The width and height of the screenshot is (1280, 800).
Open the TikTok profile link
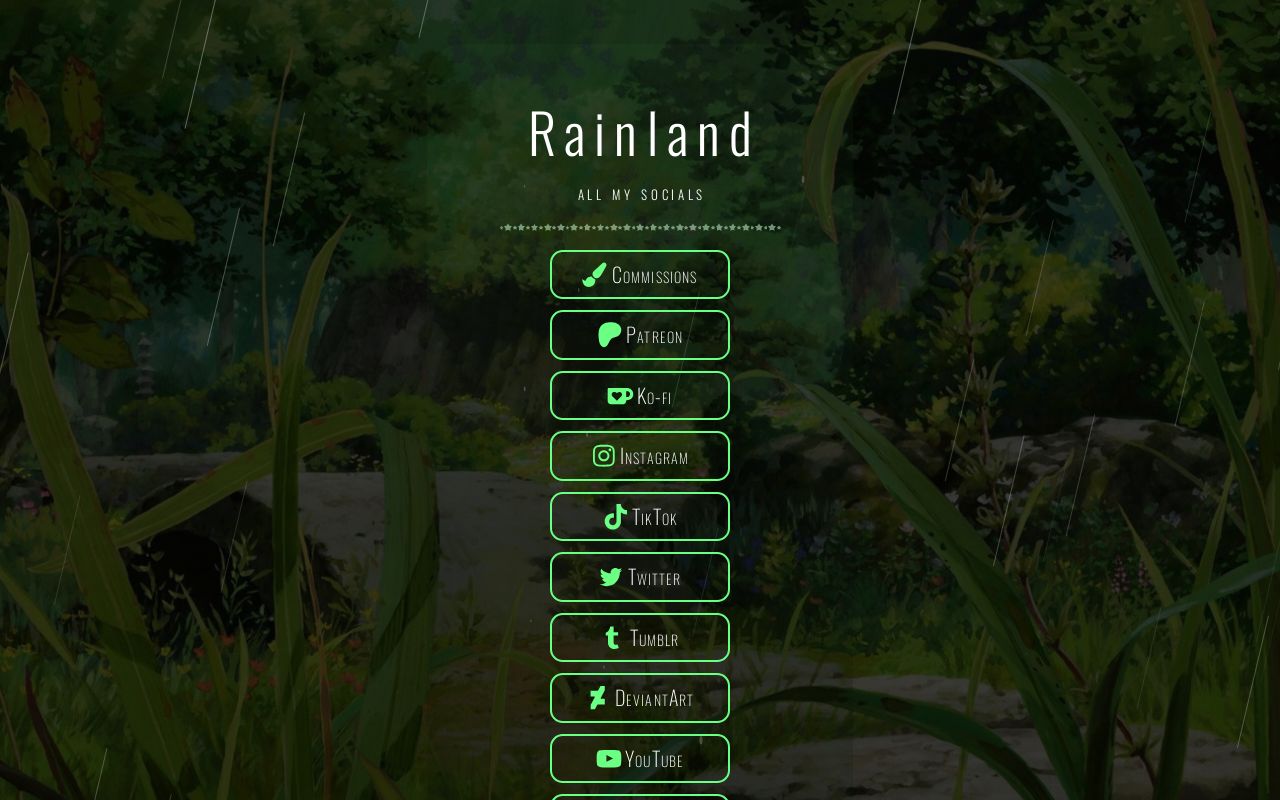pyautogui.click(x=640, y=517)
